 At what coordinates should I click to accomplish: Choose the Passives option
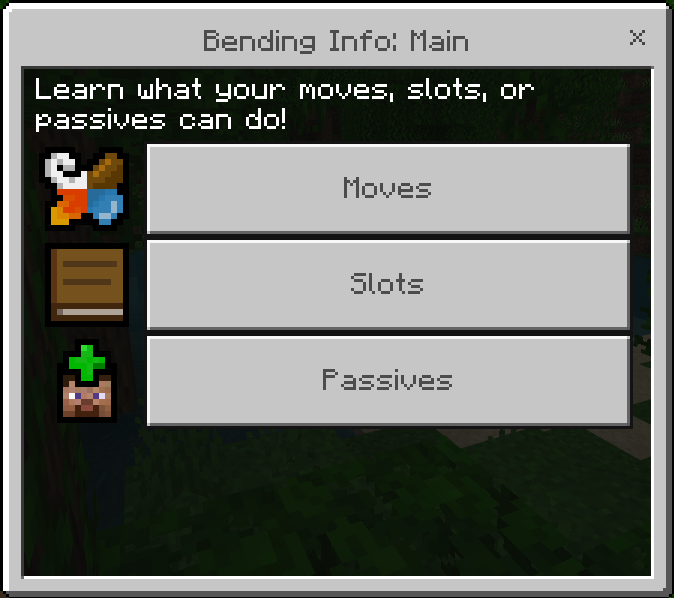tap(388, 380)
